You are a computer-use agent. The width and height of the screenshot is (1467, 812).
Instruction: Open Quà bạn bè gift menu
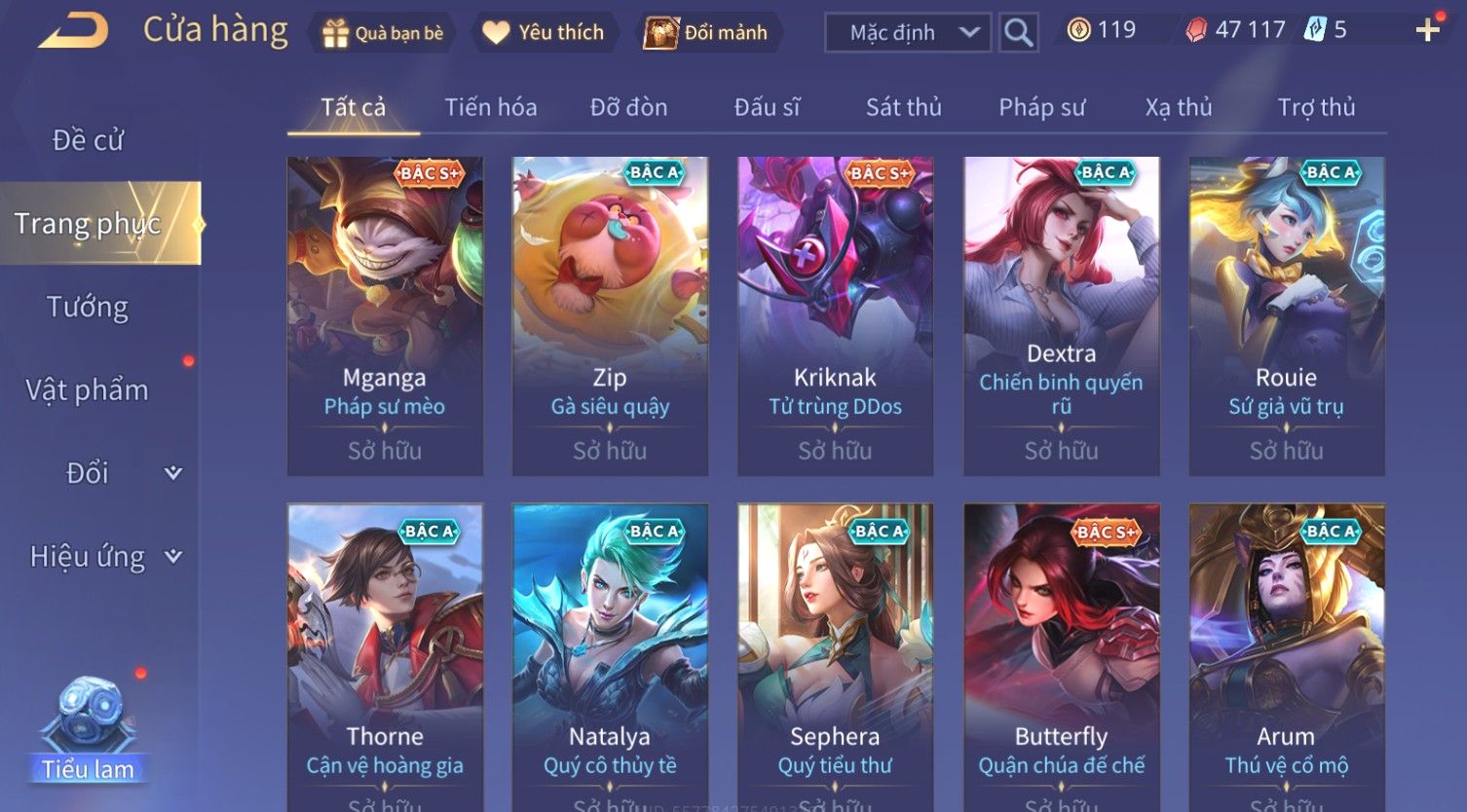pos(383,33)
